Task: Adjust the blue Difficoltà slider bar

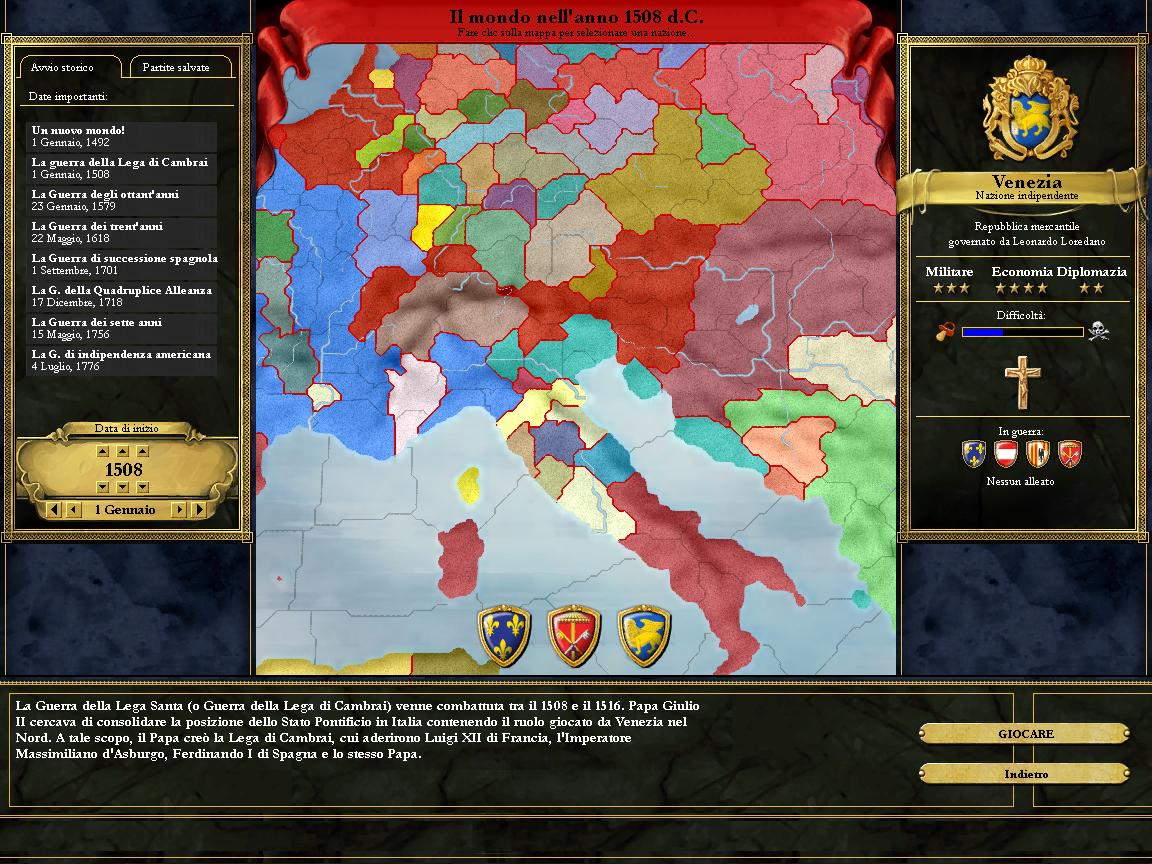Action: [1022, 332]
